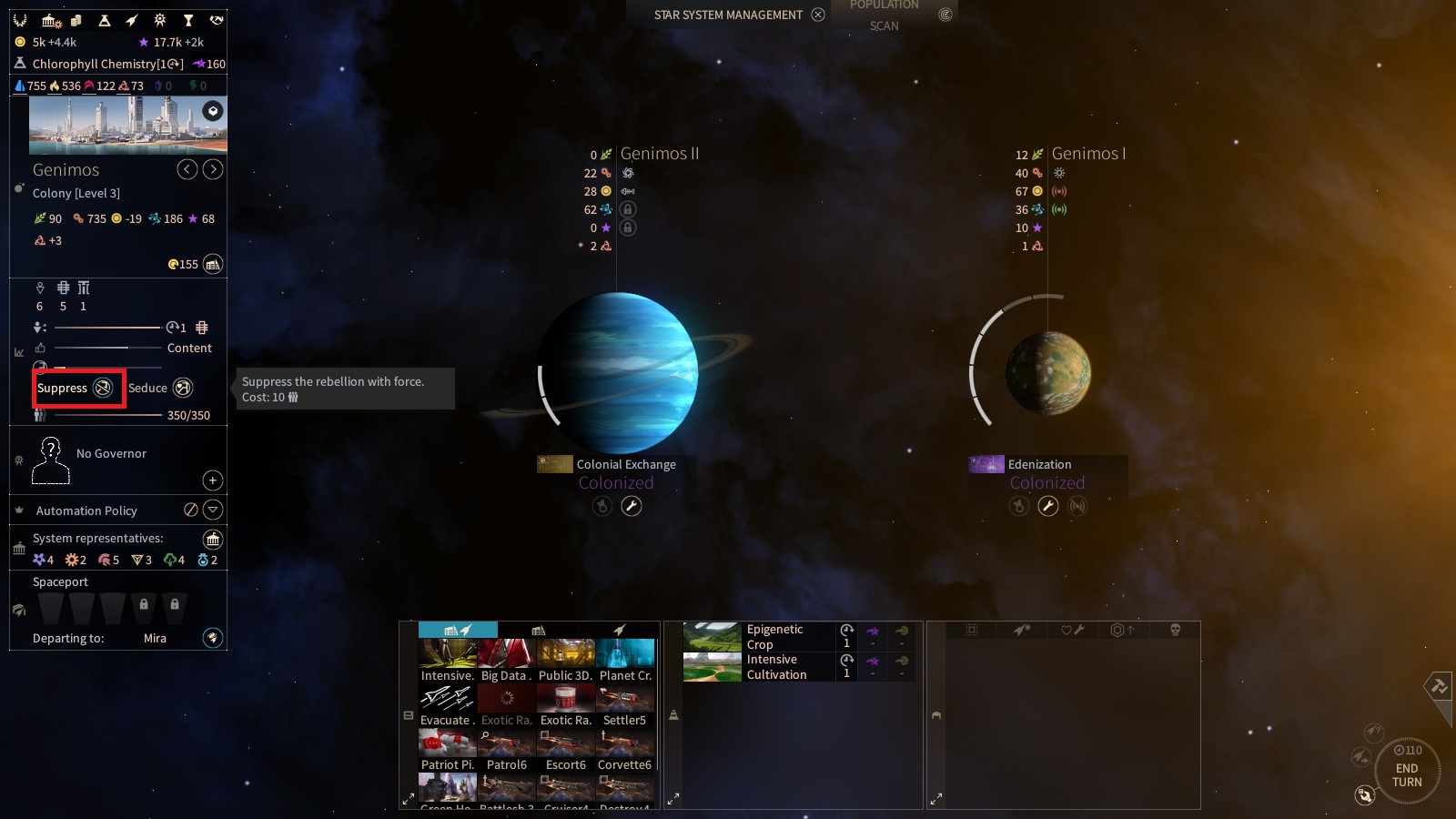Close Star System Management view

tap(818, 15)
